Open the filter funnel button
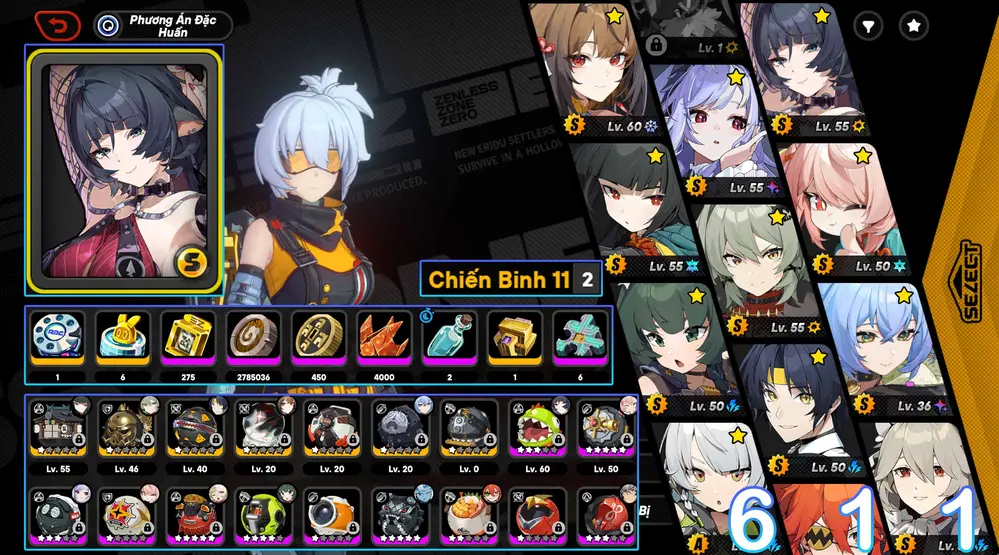Image resolution: width=999 pixels, height=555 pixels. click(x=868, y=26)
